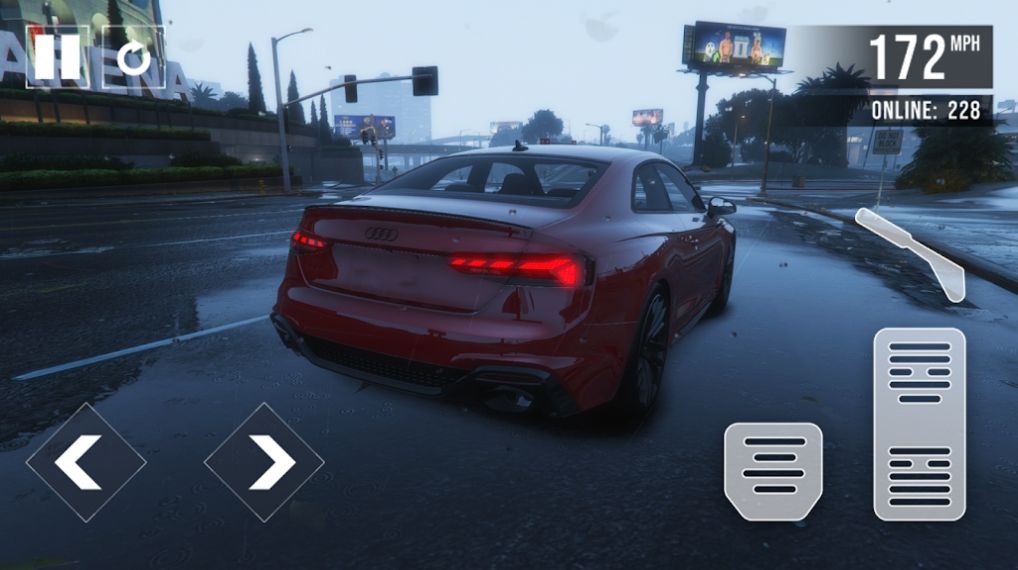
Task: Tap the circular restart arrow button
Action: click(x=133, y=57)
